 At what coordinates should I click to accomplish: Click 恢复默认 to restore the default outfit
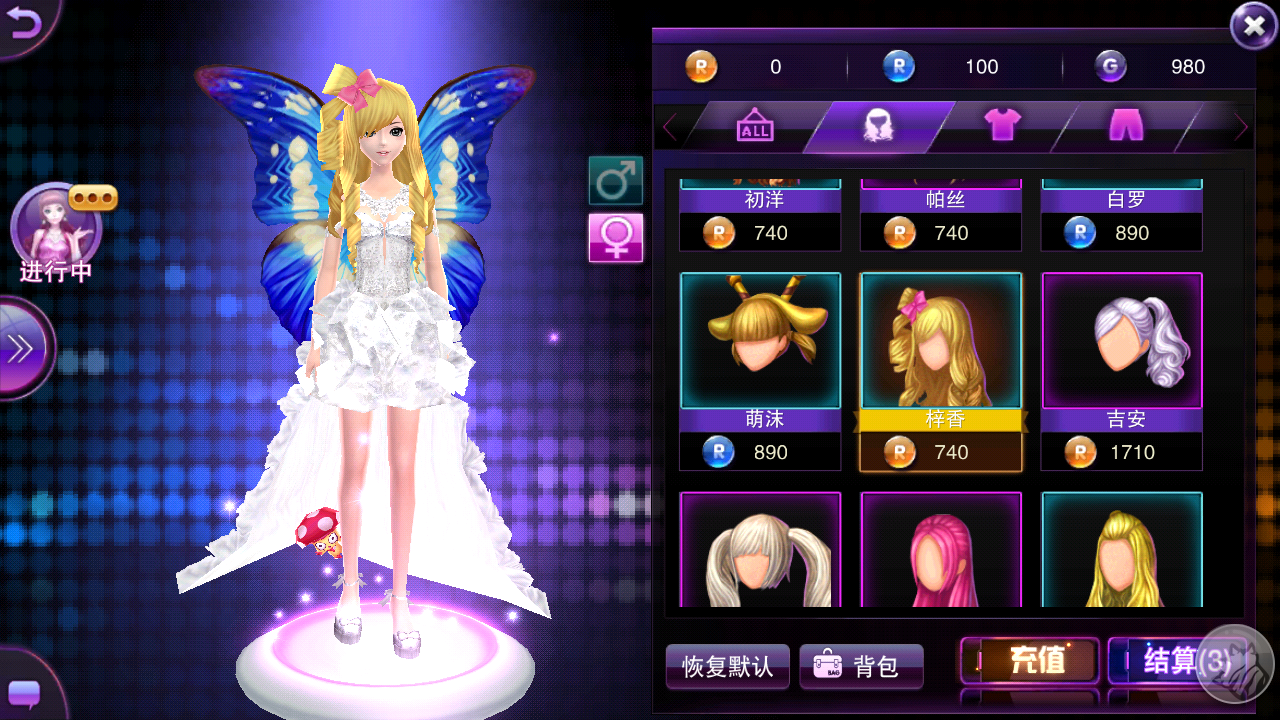(728, 666)
